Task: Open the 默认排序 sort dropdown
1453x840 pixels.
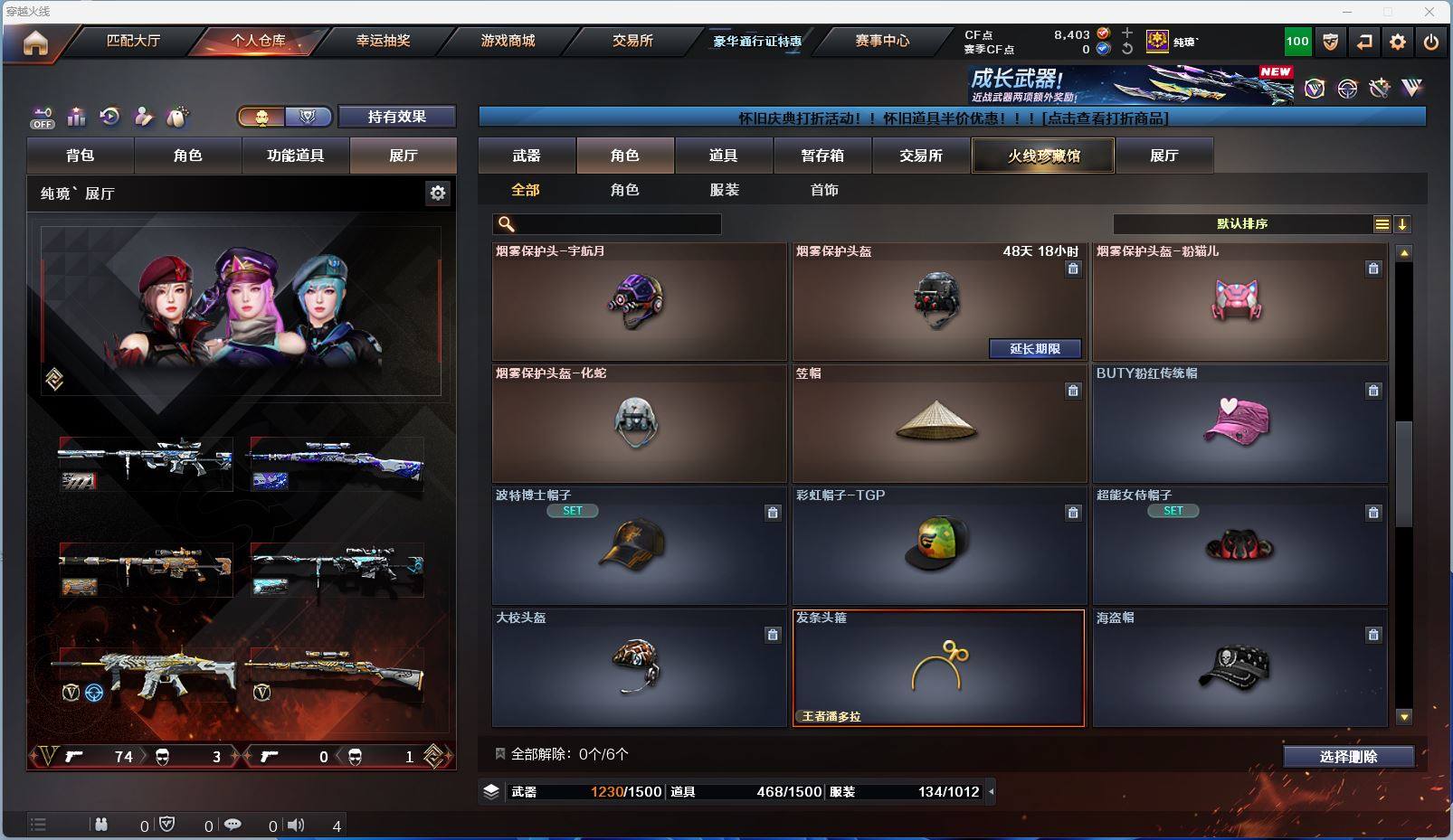Action: click(x=1242, y=224)
